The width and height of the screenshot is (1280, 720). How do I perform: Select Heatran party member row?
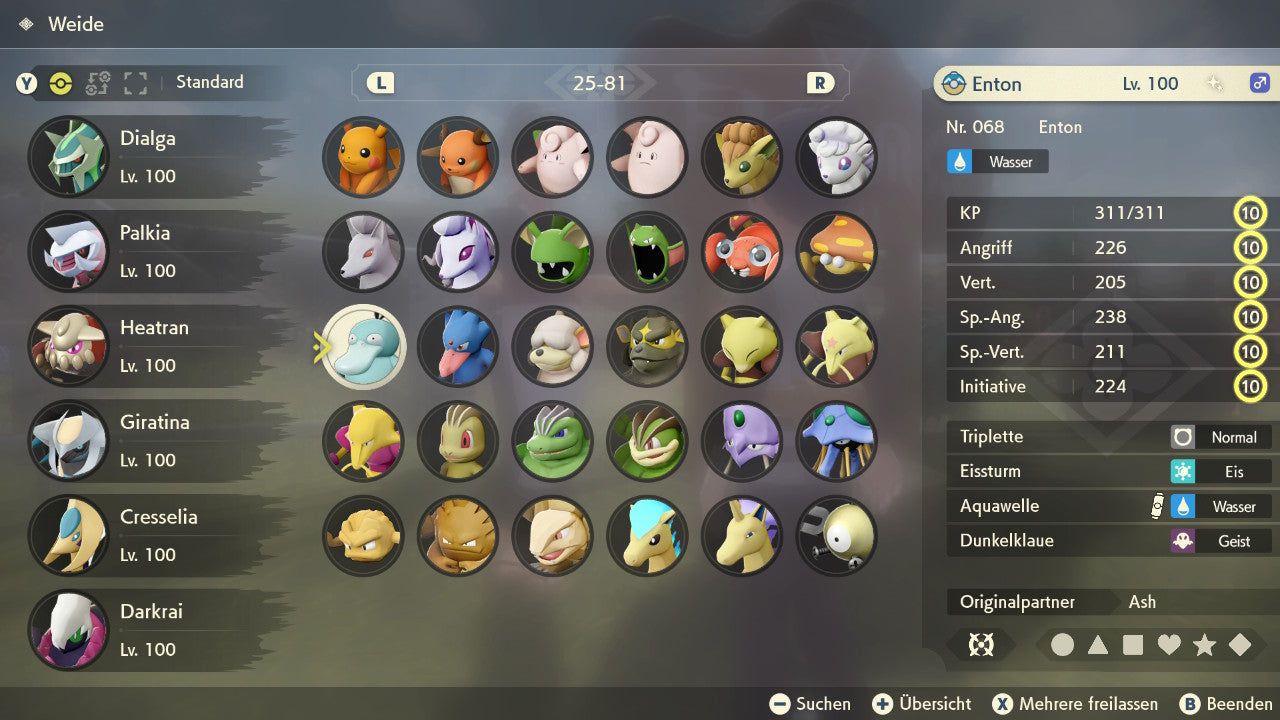tap(150, 346)
